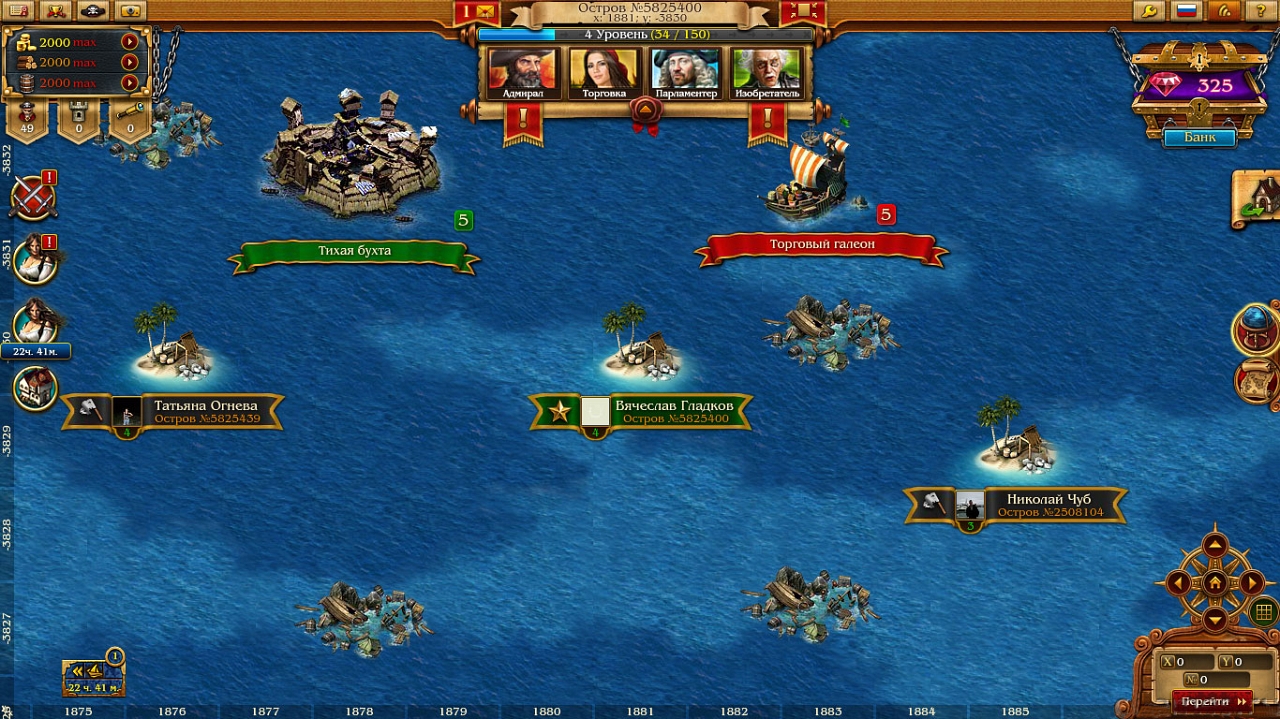
Task: Click the arrow button next to gold
Action: 129,42
